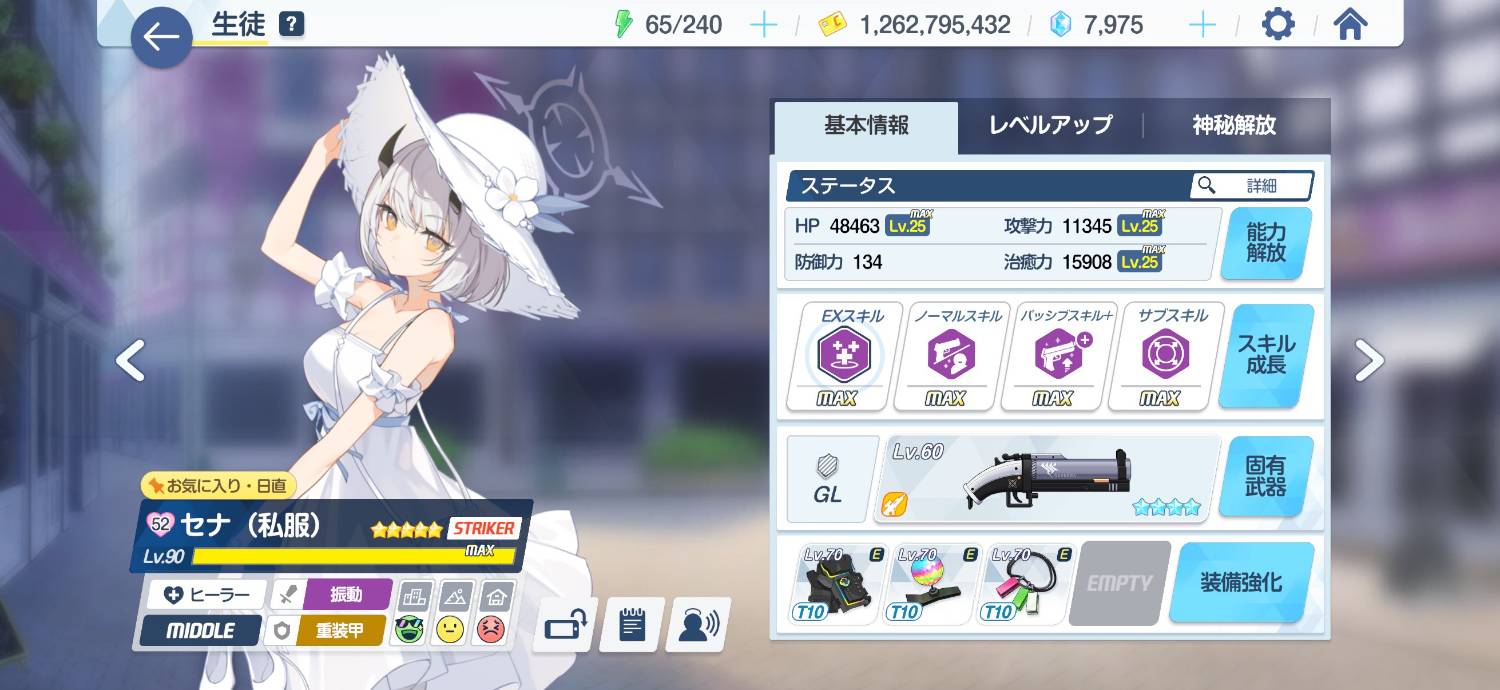The height and width of the screenshot is (690, 1500).
Task: Open the 装備強化 menu
Action: pyautogui.click(x=1241, y=583)
